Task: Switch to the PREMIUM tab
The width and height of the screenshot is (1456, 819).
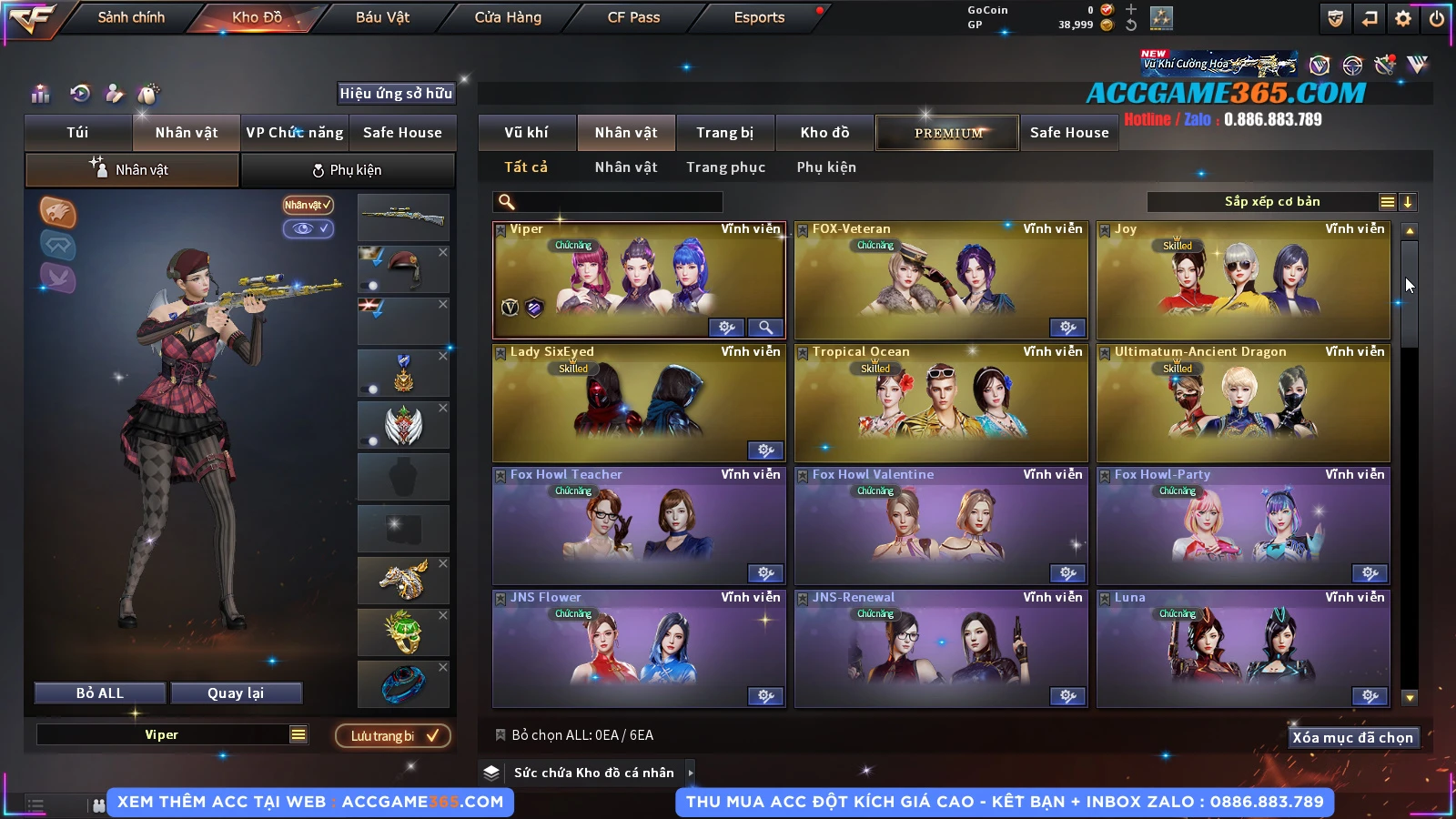Action: (x=948, y=133)
